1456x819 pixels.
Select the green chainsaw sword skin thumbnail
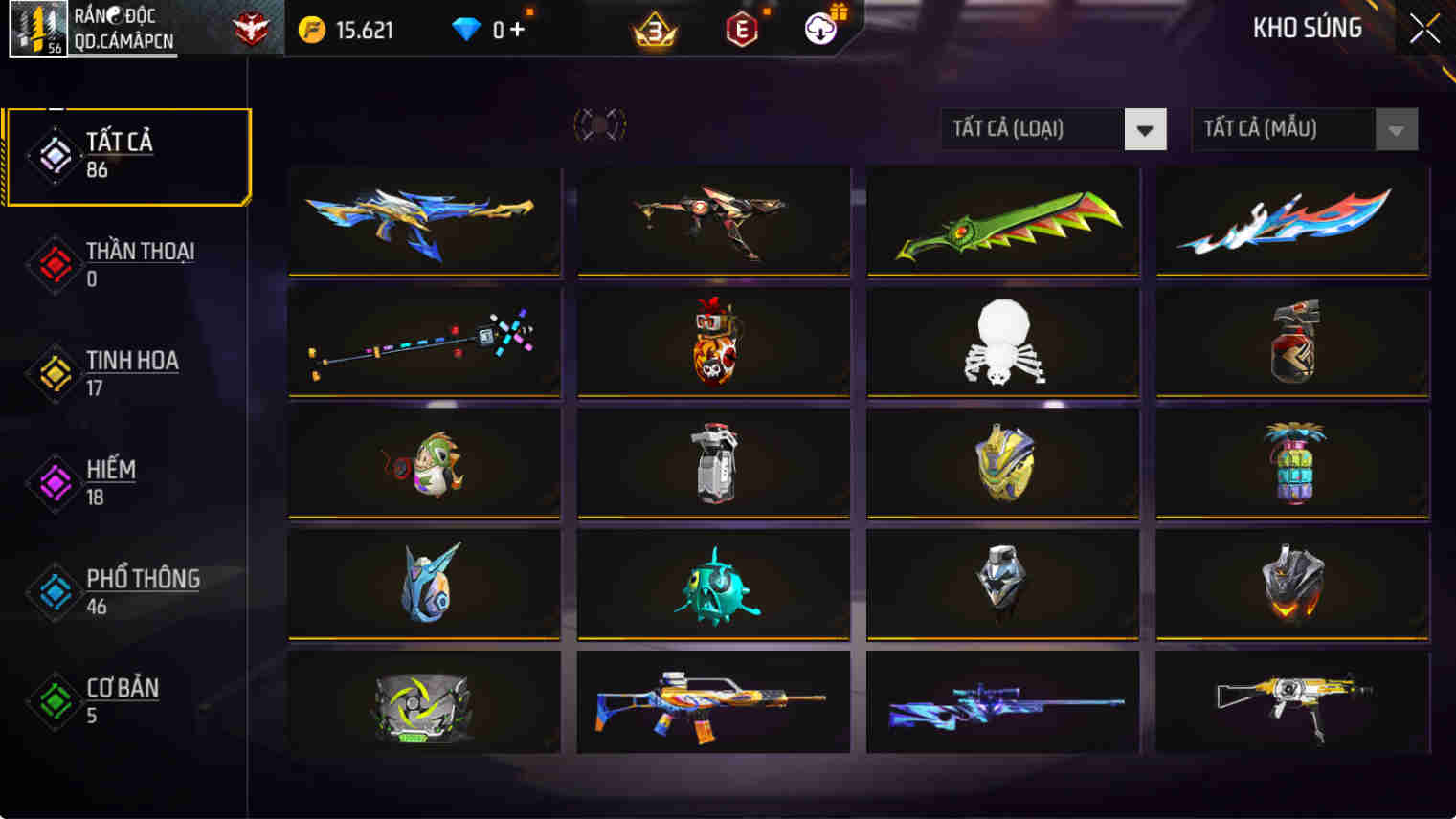pos(1001,222)
